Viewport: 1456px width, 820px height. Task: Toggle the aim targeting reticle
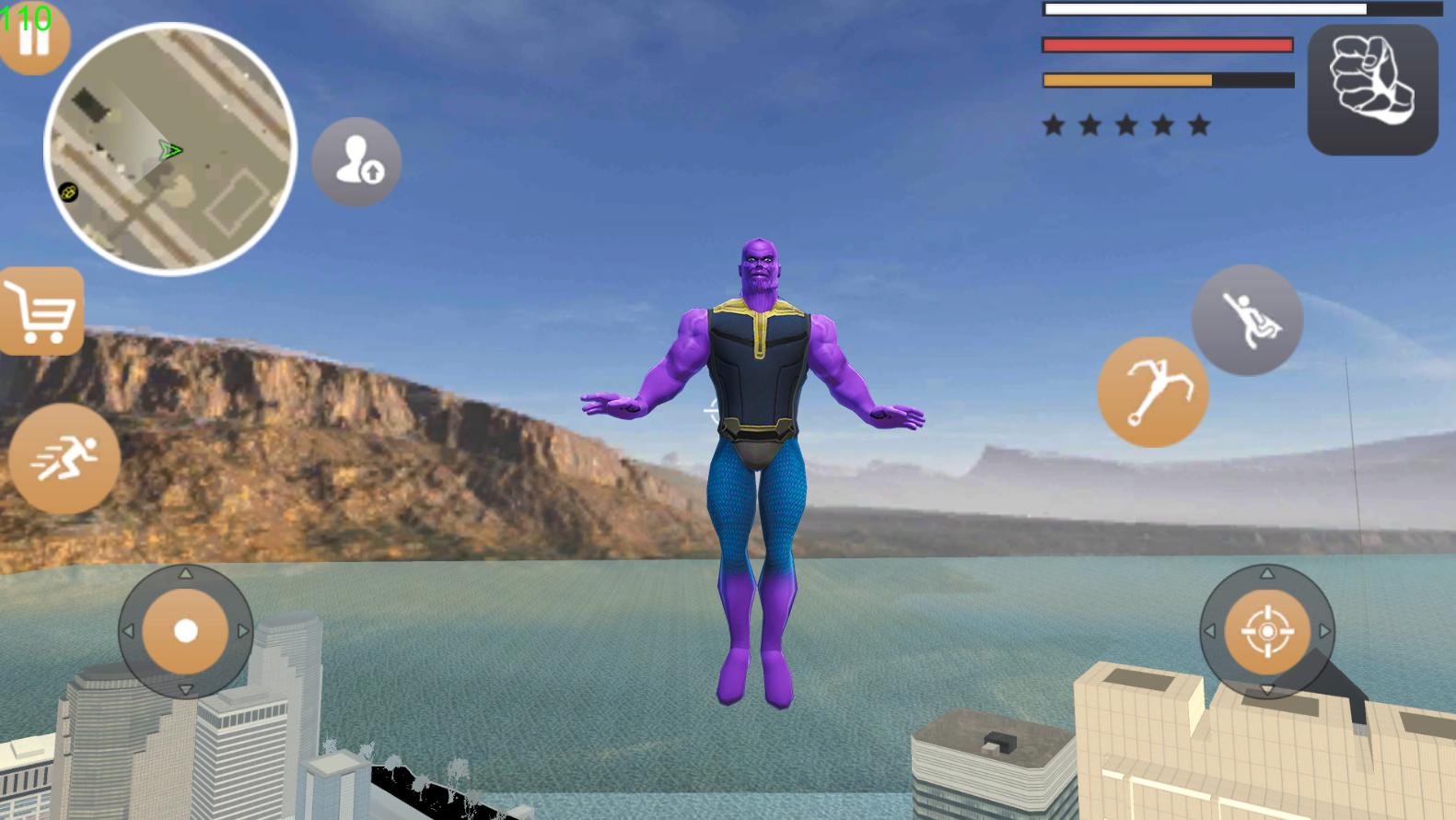[1267, 632]
